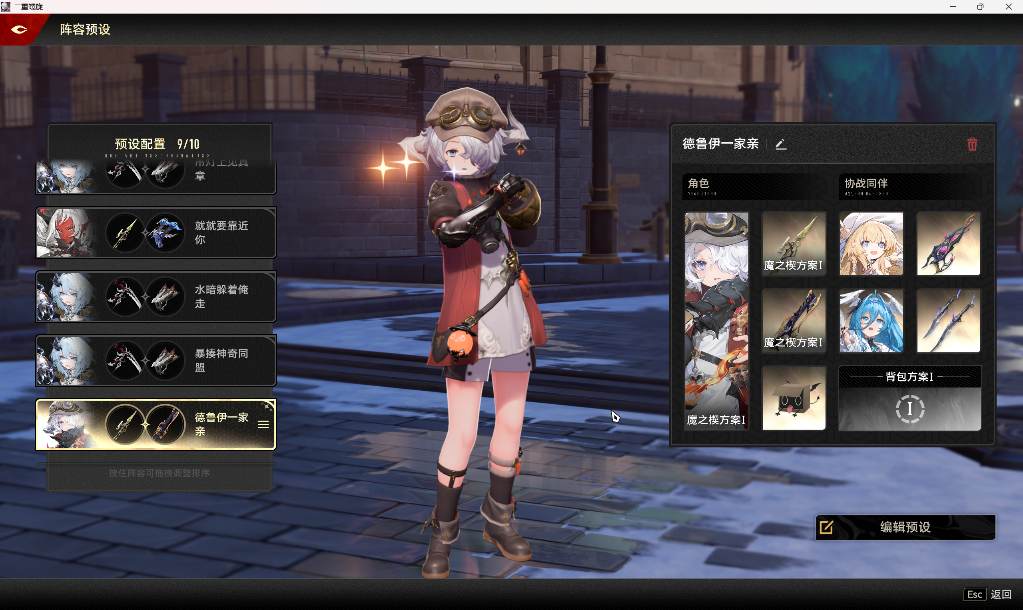The width and height of the screenshot is (1023, 610).
Task: Rename the preset with the pencil icon
Action: pyautogui.click(x=781, y=144)
